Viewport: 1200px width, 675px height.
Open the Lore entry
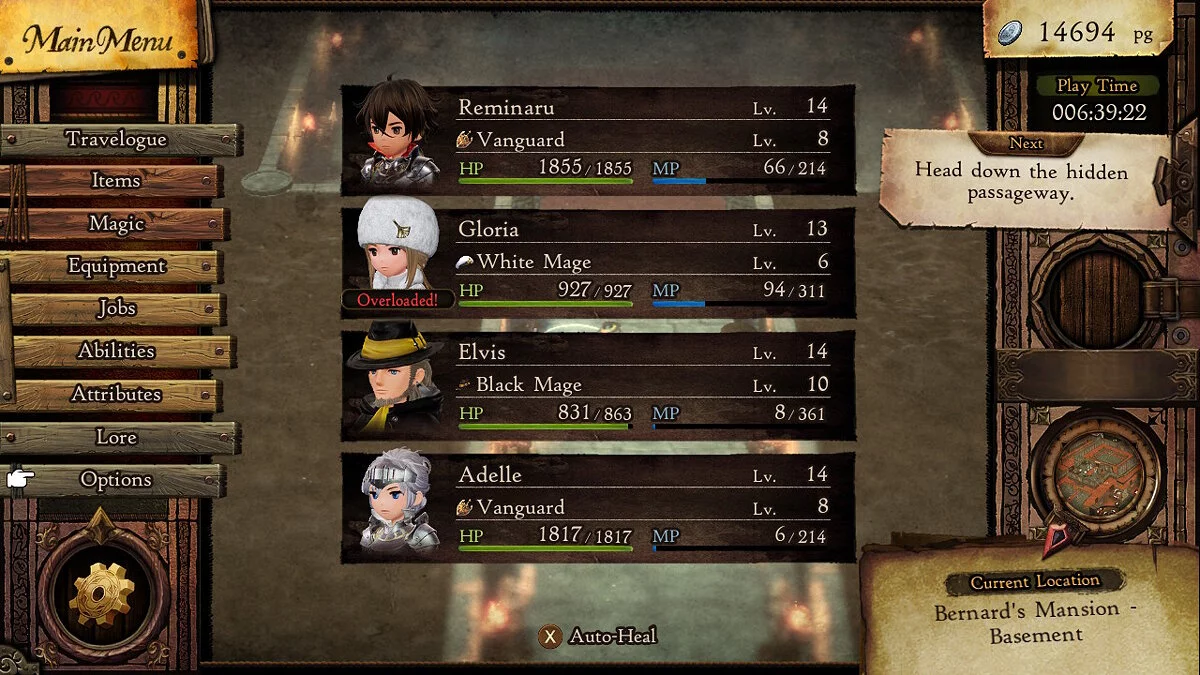click(x=116, y=437)
